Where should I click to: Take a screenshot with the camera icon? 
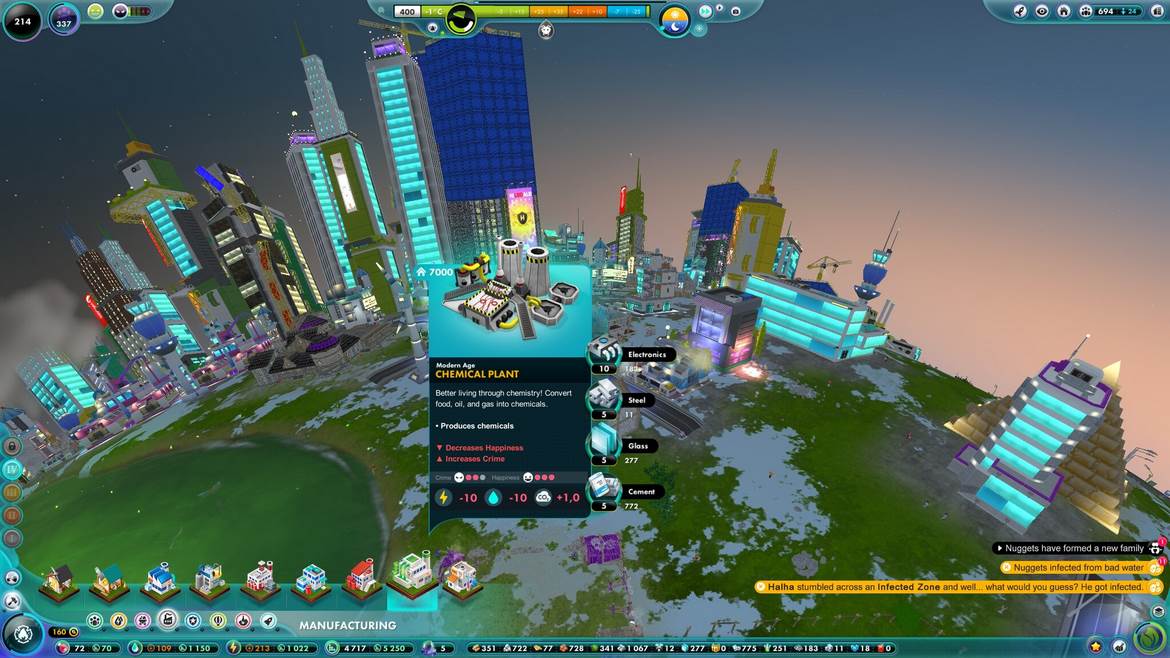click(736, 11)
